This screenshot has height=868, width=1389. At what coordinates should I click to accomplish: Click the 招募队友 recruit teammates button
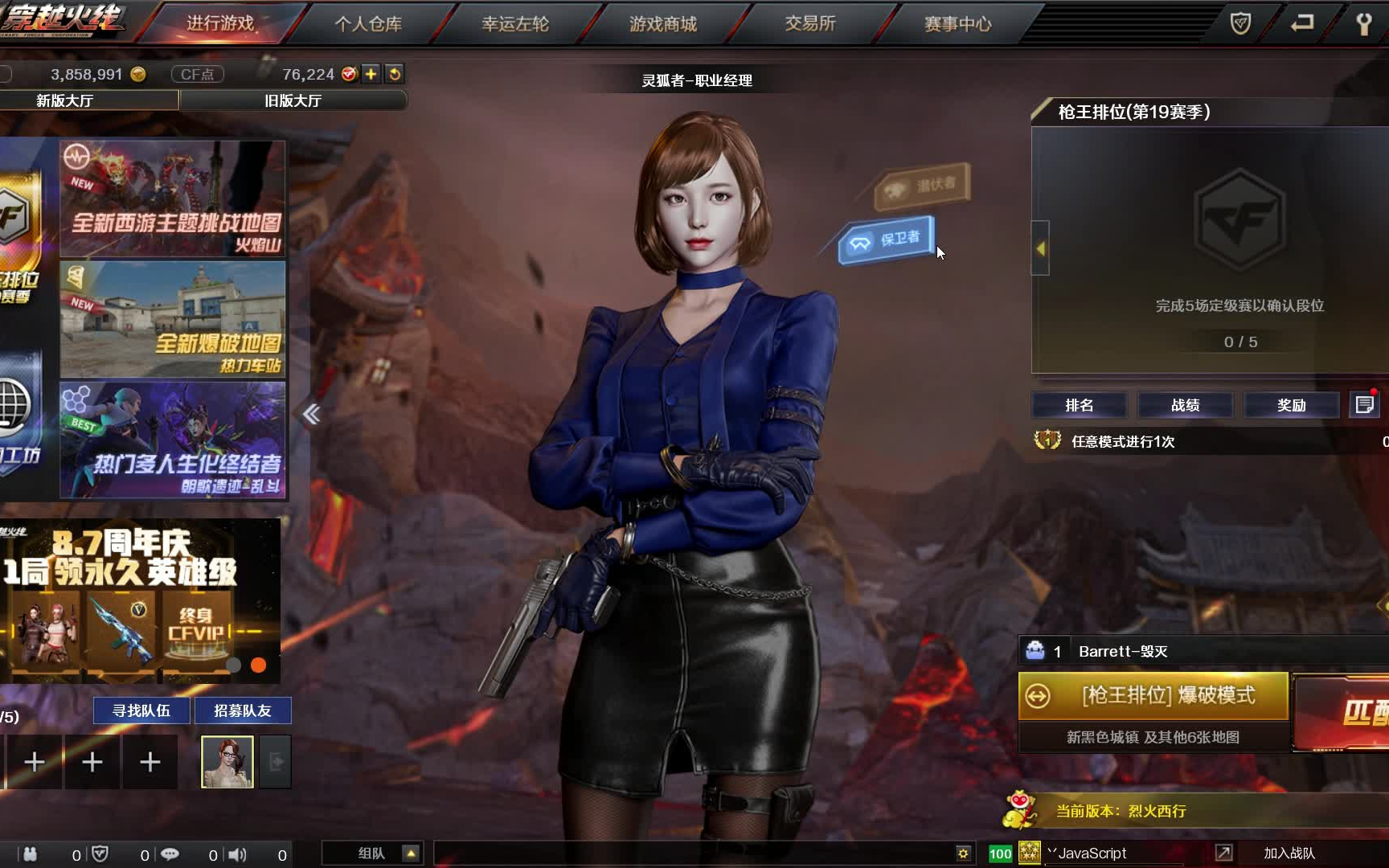(243, 710)
